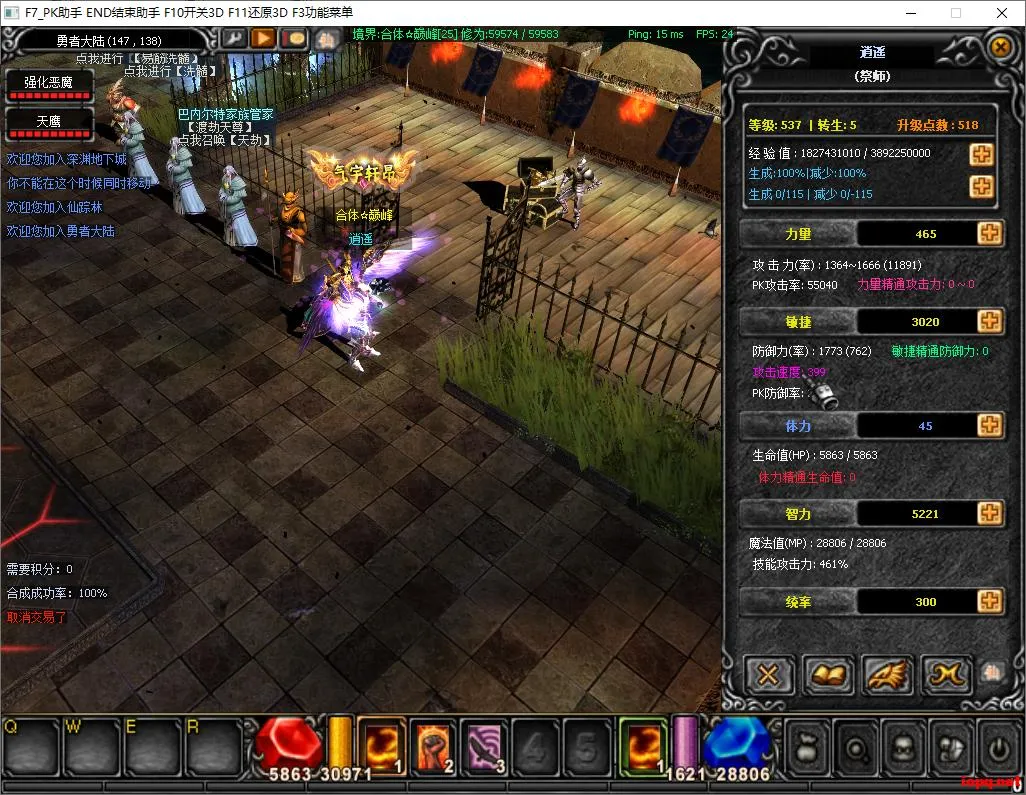Open the wings button in character panel
The image size is (1026, 795).
[x=886, y=675]
